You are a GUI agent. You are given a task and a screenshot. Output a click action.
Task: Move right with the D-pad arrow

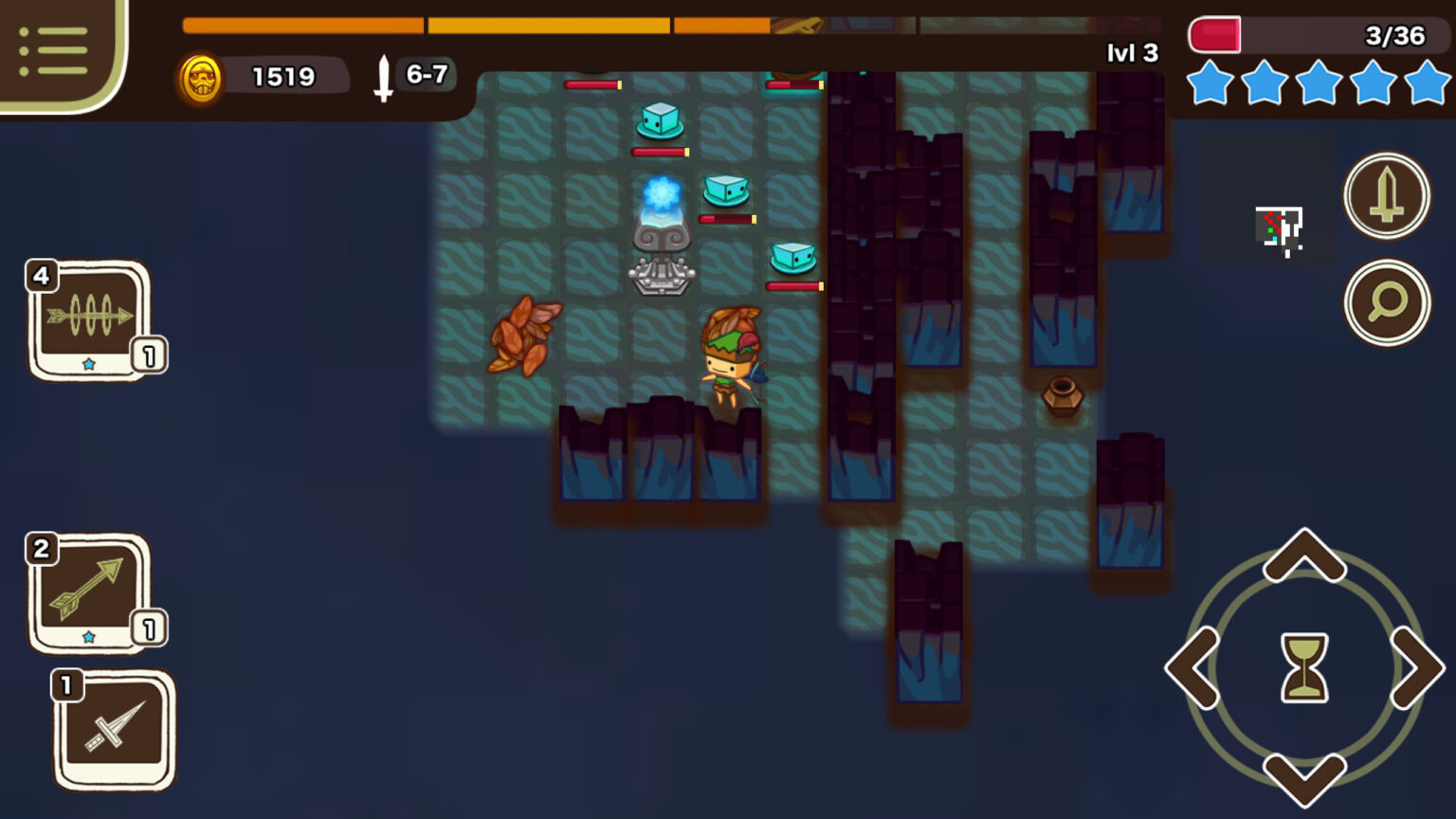(1416, 668)
